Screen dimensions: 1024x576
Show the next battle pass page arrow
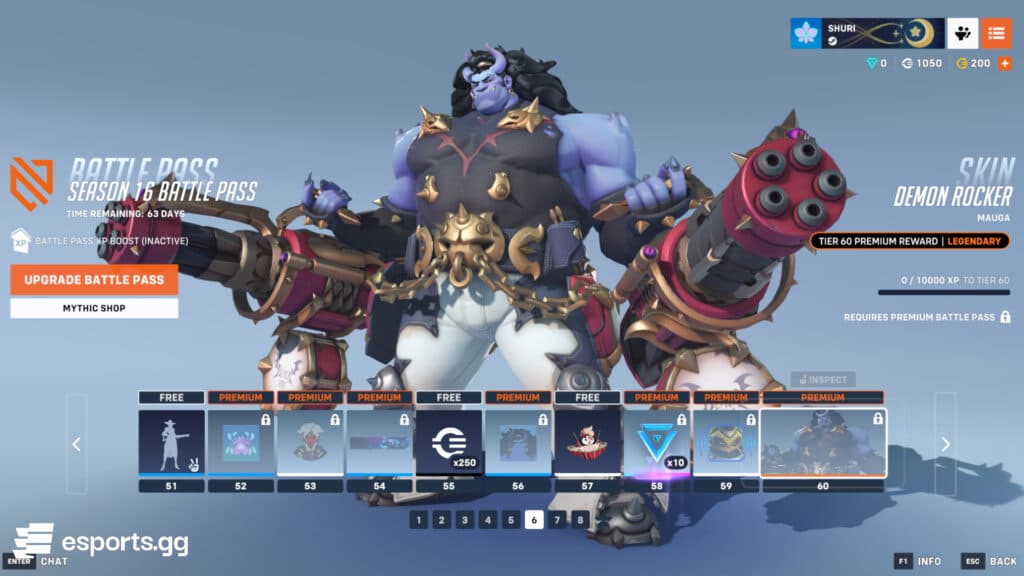[945, 444]
